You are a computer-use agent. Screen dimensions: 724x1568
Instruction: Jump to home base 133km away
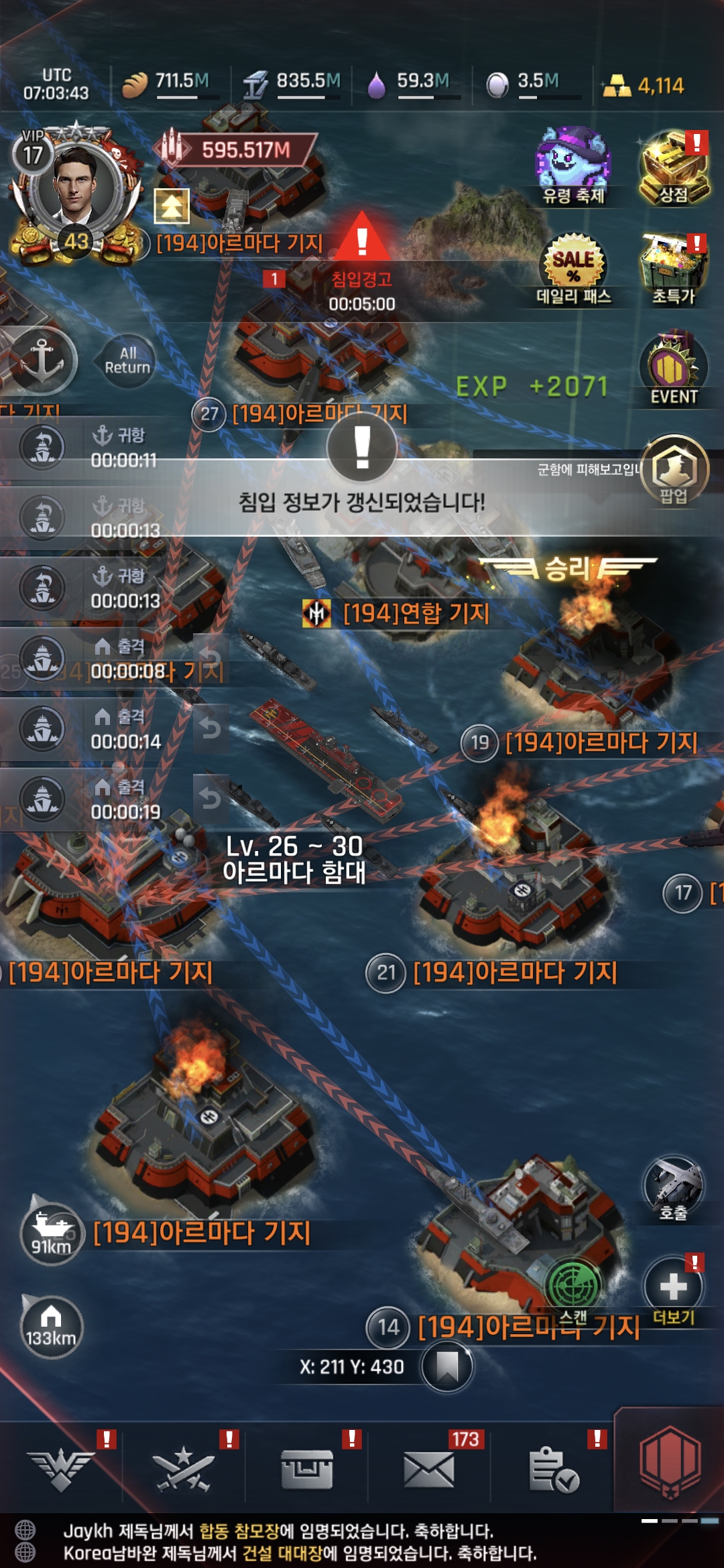tap(51, 1327)
